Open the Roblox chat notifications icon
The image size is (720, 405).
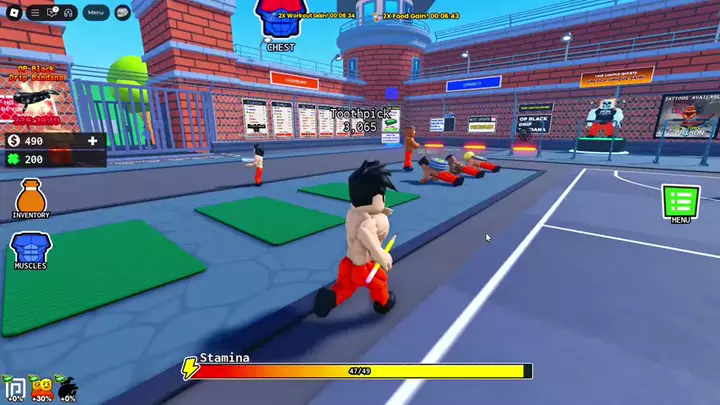51,12
